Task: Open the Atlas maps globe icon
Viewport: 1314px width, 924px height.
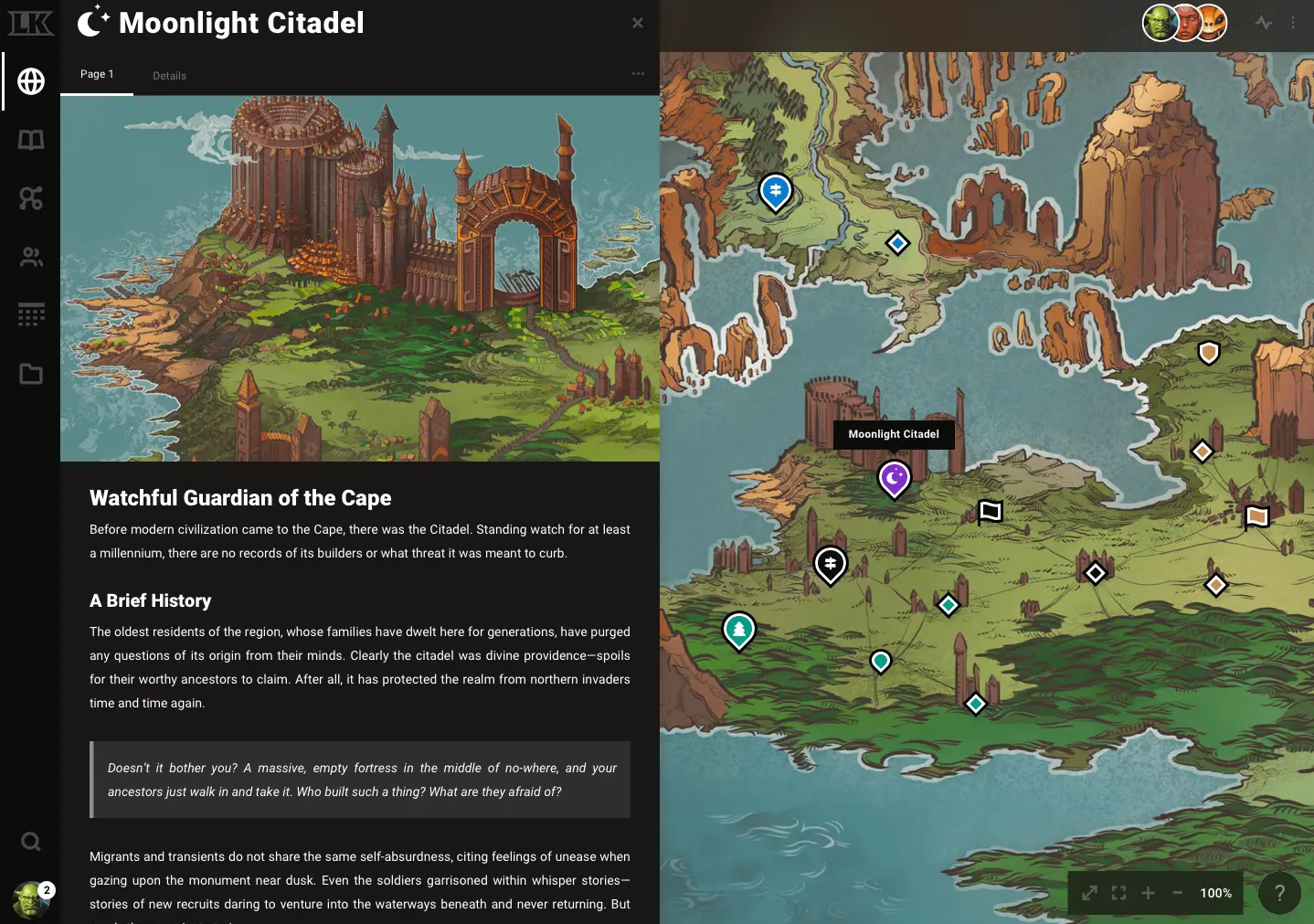Action: tap(31, 80)
